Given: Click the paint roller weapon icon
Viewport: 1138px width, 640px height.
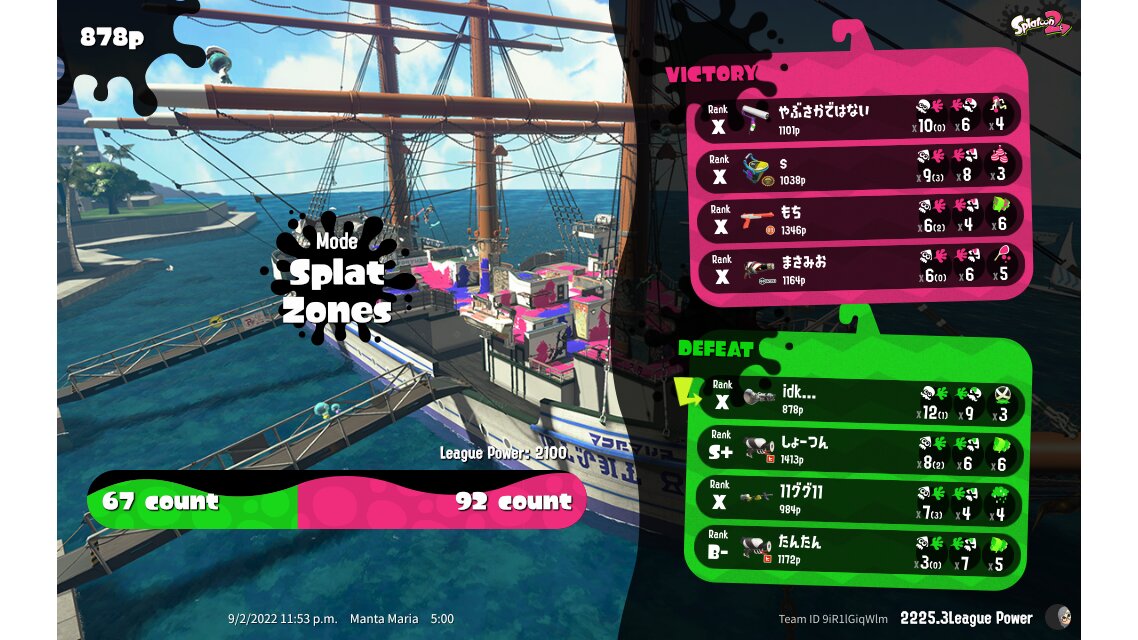Looking at the screenshot, I should click(755, 115).
